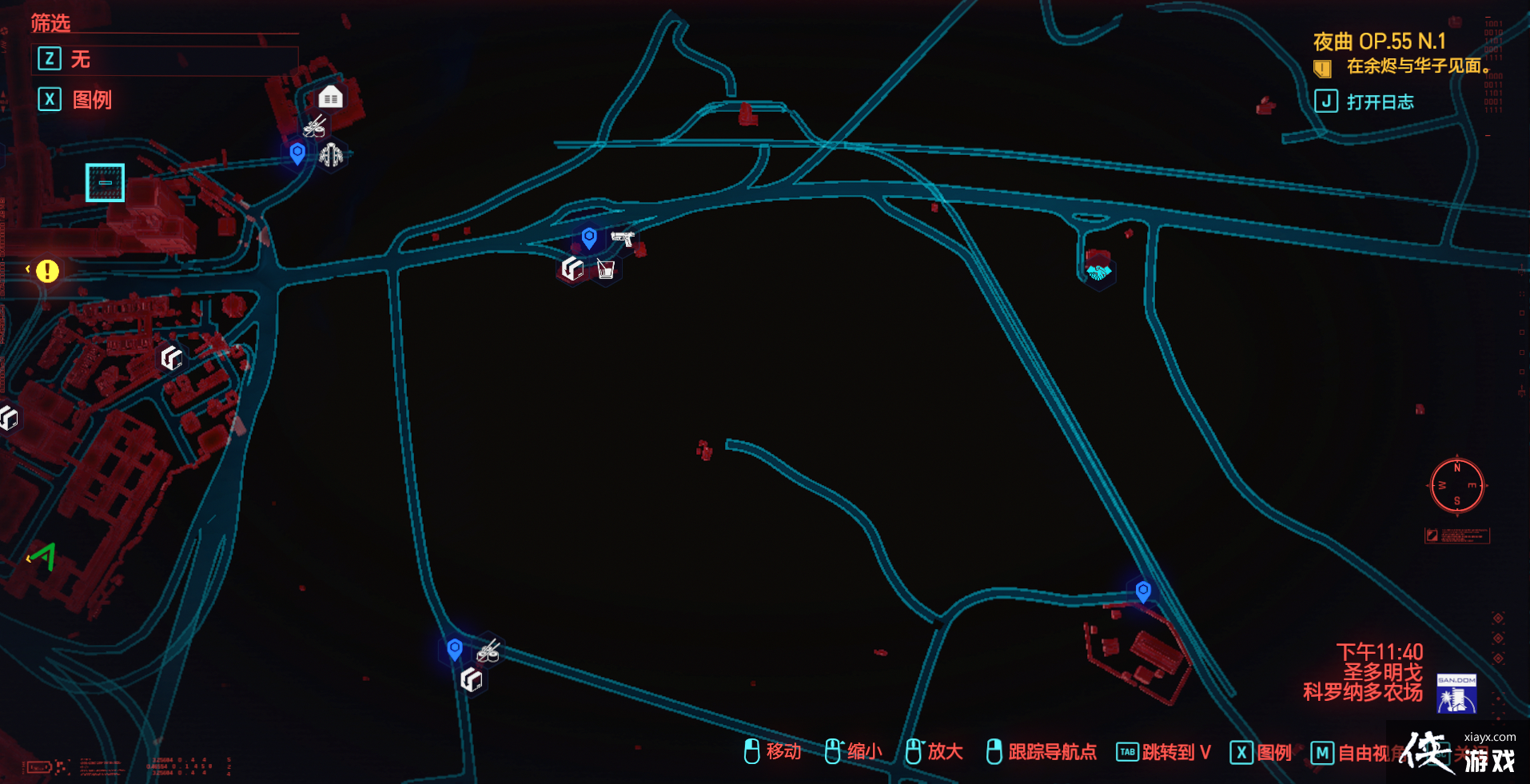The height and width of the screenshot is (784, 1530).
Task: Open the fixer handshake marker
Action: click(1099, 271)
